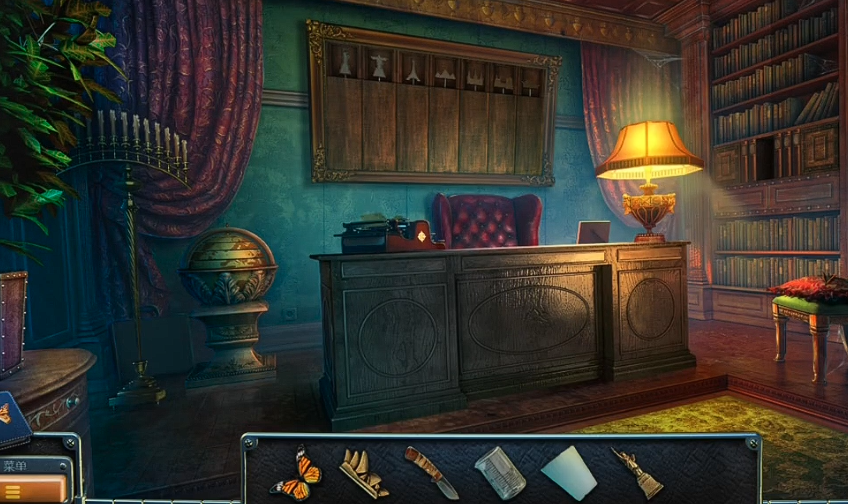
Task: Open the butterfly journal book
Action: pos(12,420)
